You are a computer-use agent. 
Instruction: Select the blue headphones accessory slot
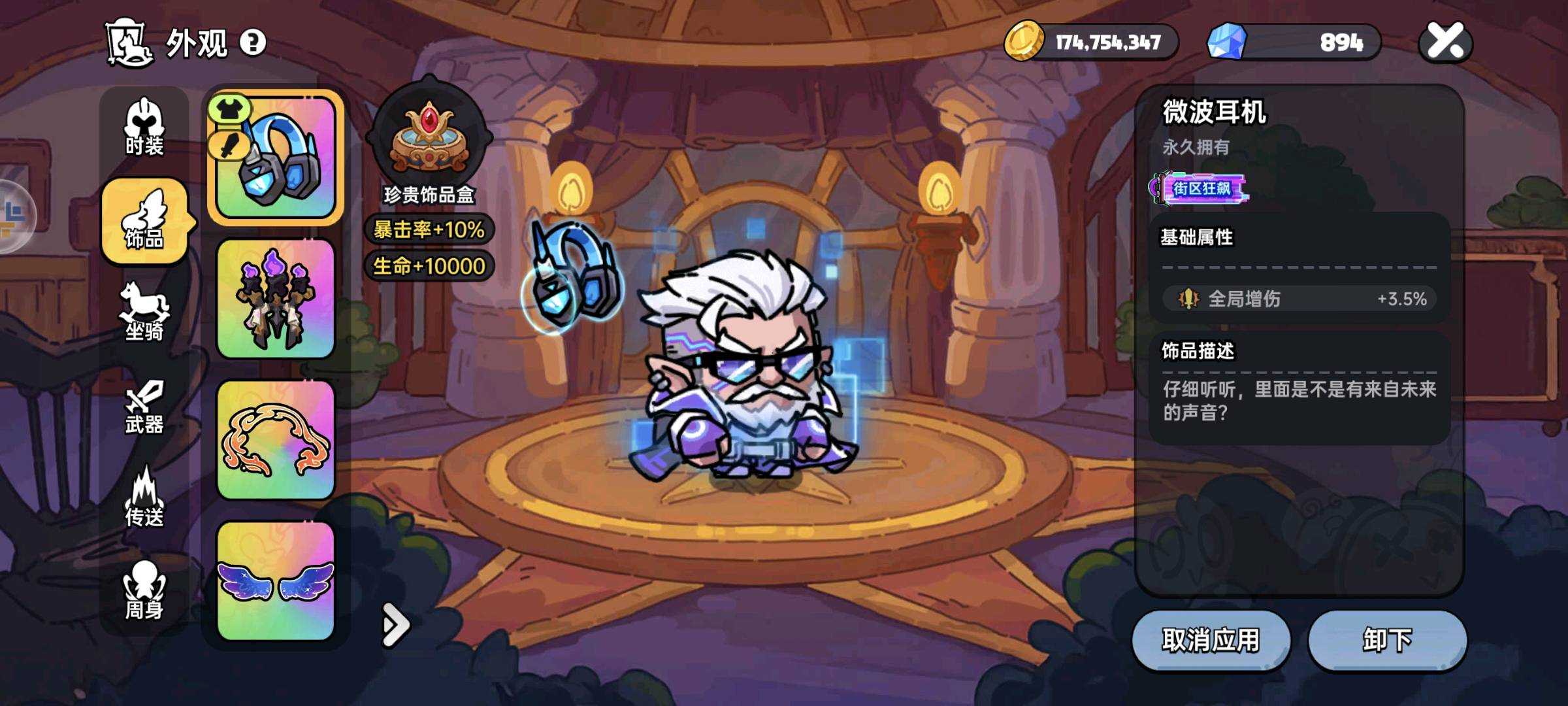click(x=276, y=158)
